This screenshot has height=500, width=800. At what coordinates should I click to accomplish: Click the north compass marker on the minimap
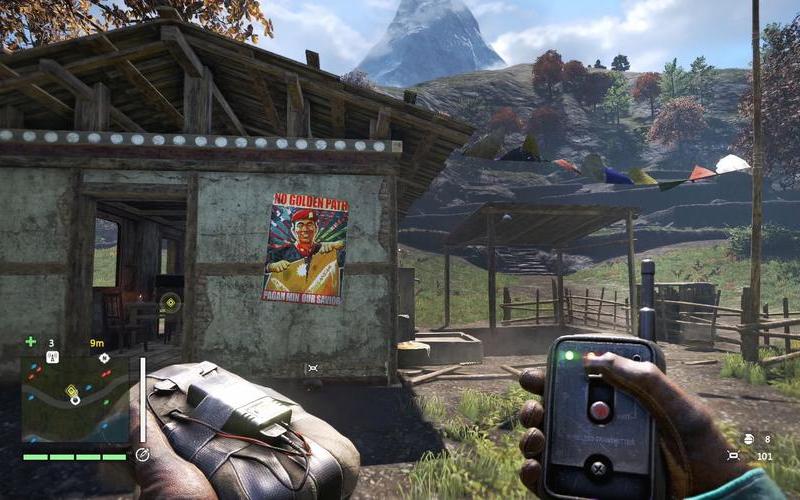(x=104, y=357)
